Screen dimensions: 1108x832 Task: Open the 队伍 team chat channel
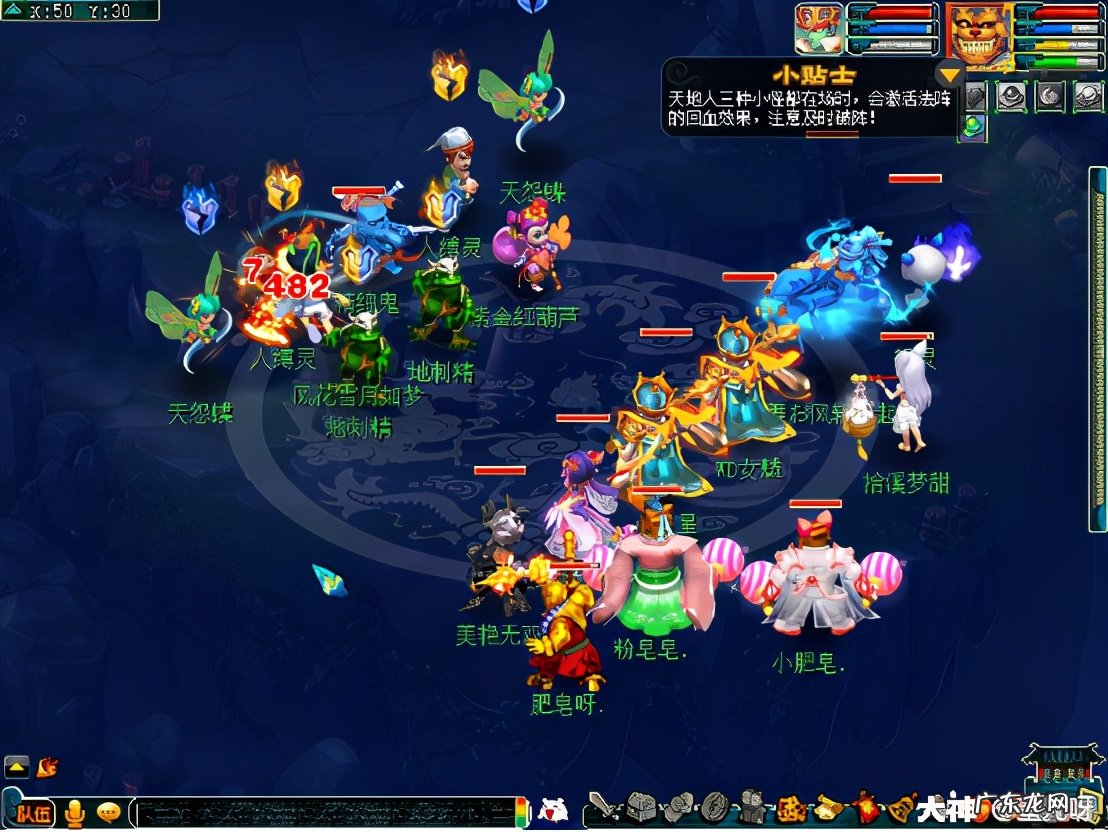pos(33,812)
